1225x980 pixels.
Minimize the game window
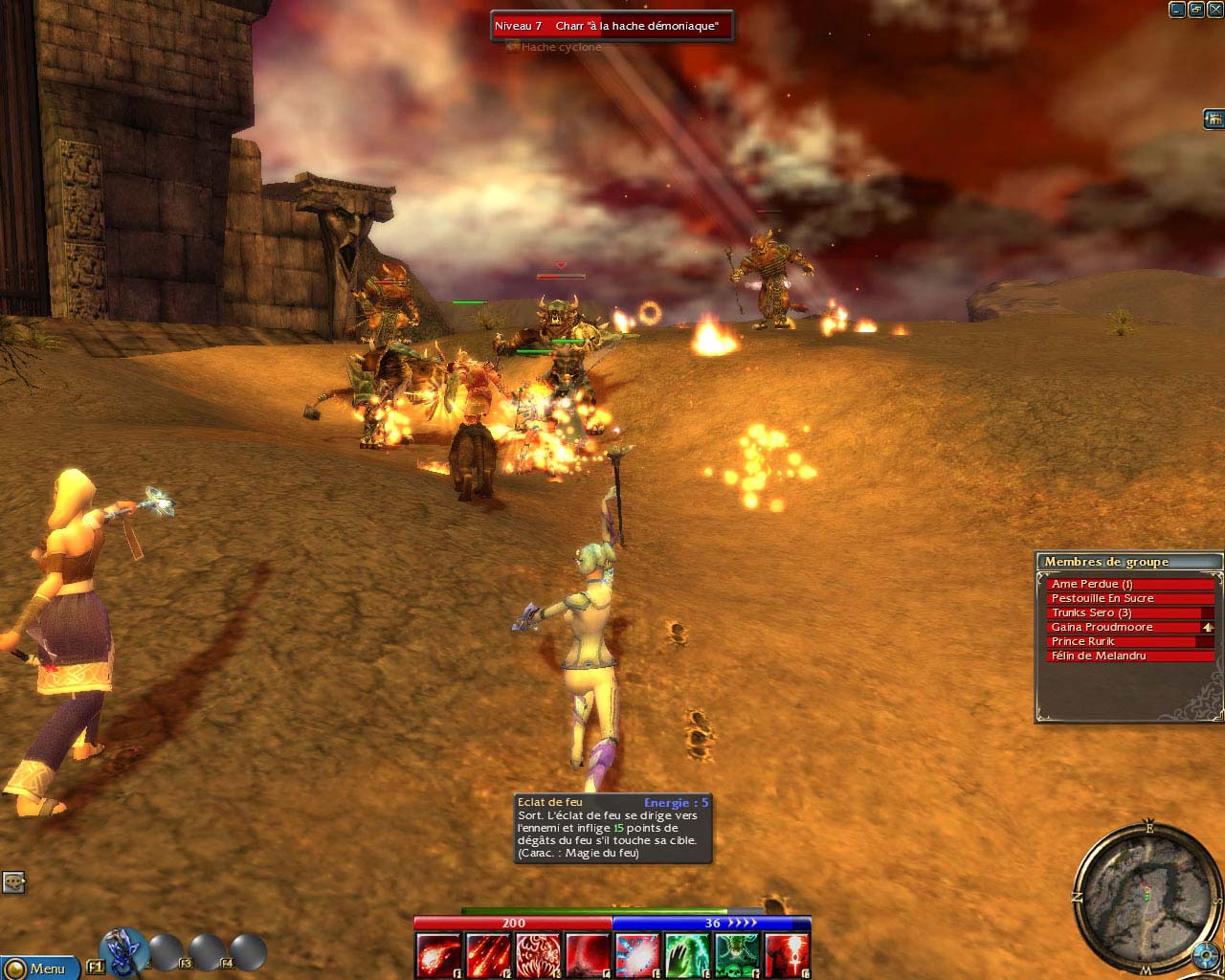[1177, 10]
